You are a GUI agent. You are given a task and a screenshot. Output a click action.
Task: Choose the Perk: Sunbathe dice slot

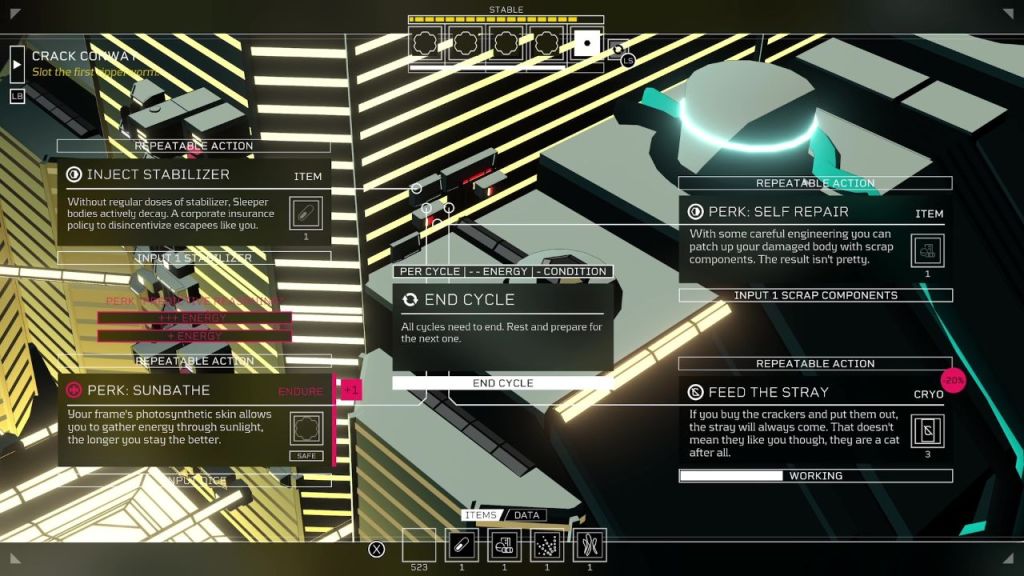point(307,430)
